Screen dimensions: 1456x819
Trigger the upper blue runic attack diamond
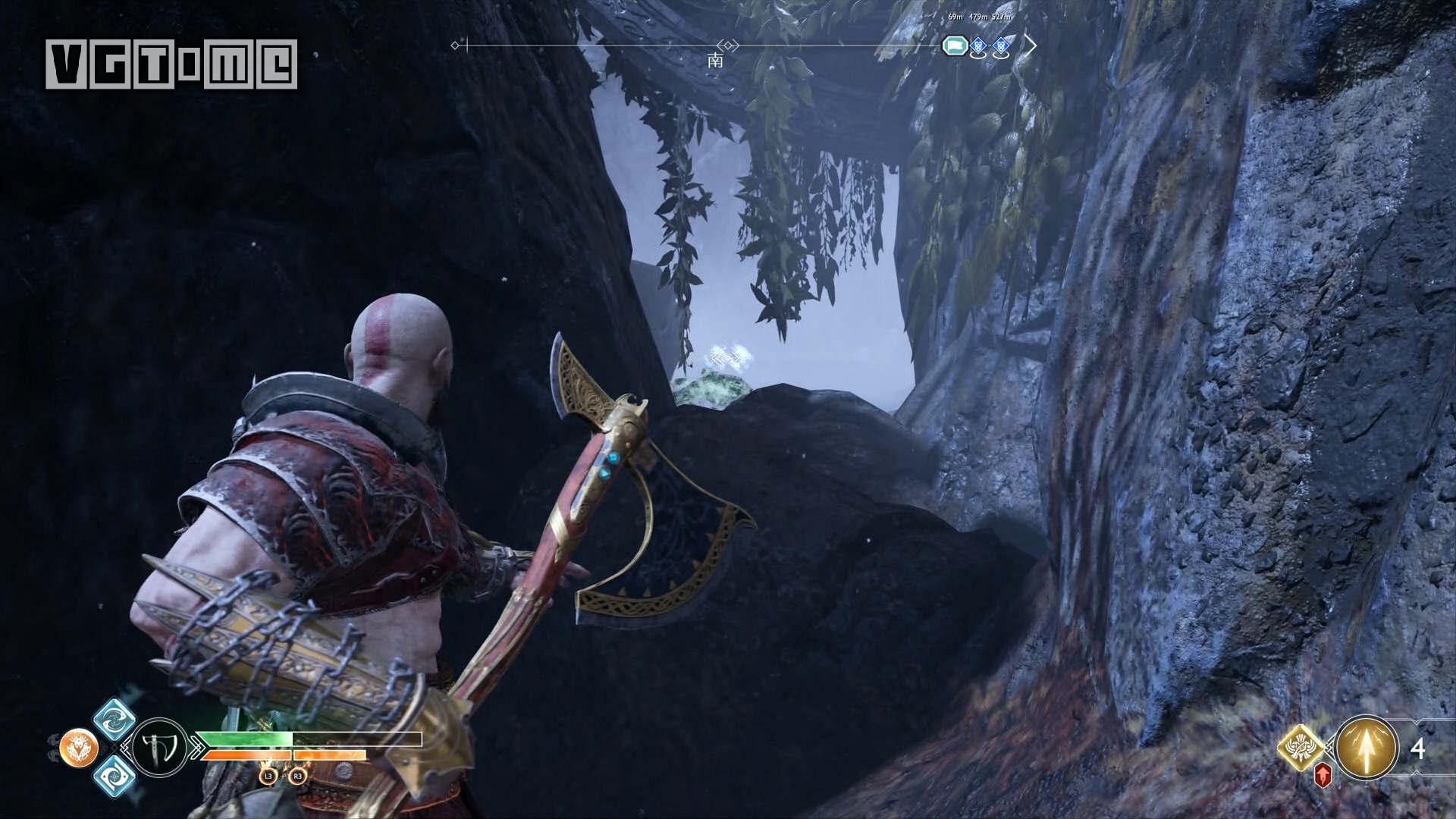[x=115, y=720]
